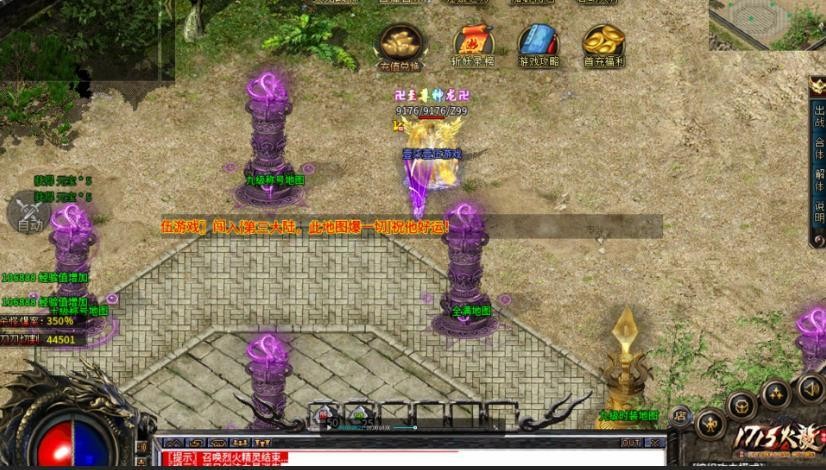Viewport: 826px width, 470px height.
Task: Toggle the 自动 auto-combat crossed swords button
Action: (x=29, y=211)
